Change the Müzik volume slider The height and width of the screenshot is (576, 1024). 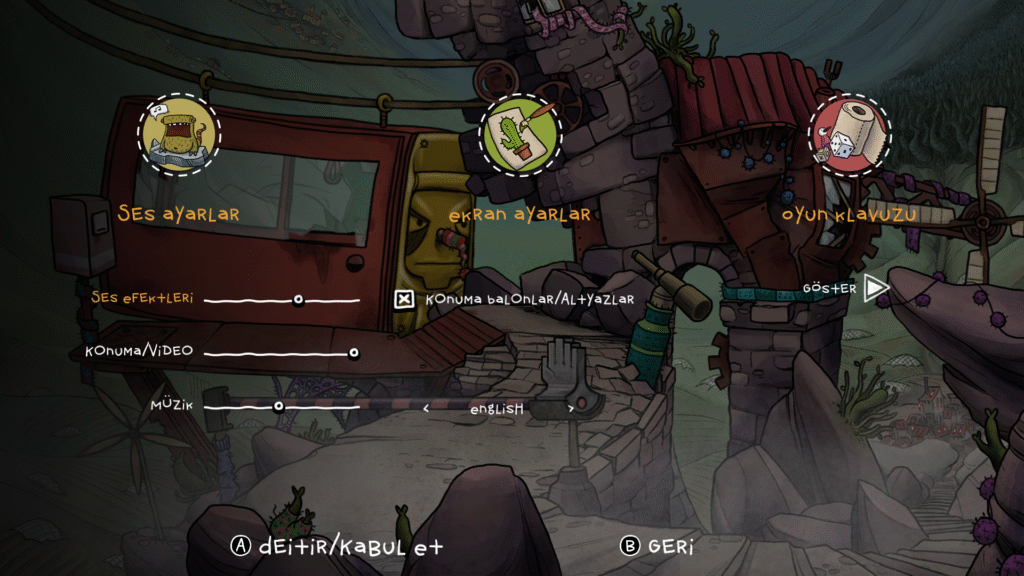click(x=278, y=406)
